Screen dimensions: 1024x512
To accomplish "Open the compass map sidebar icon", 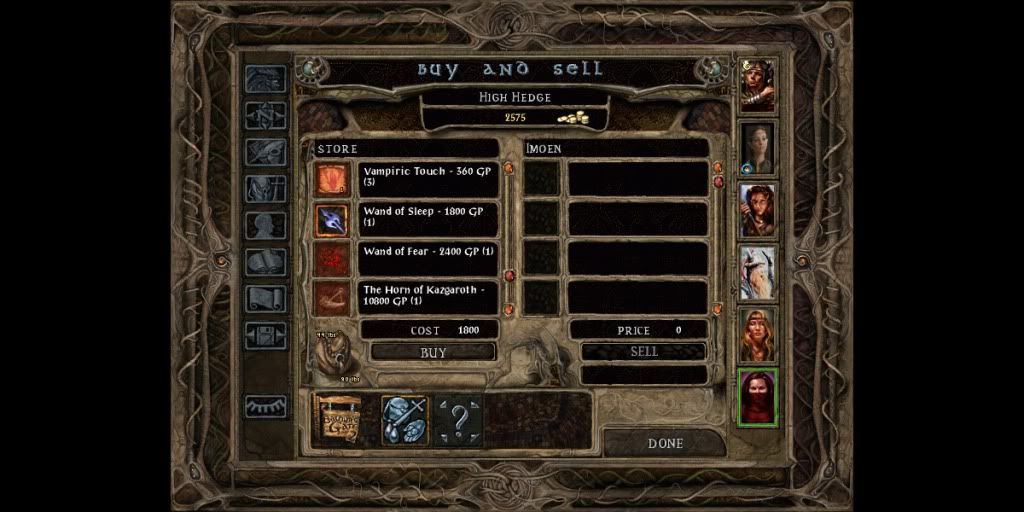I will (266, 115).
